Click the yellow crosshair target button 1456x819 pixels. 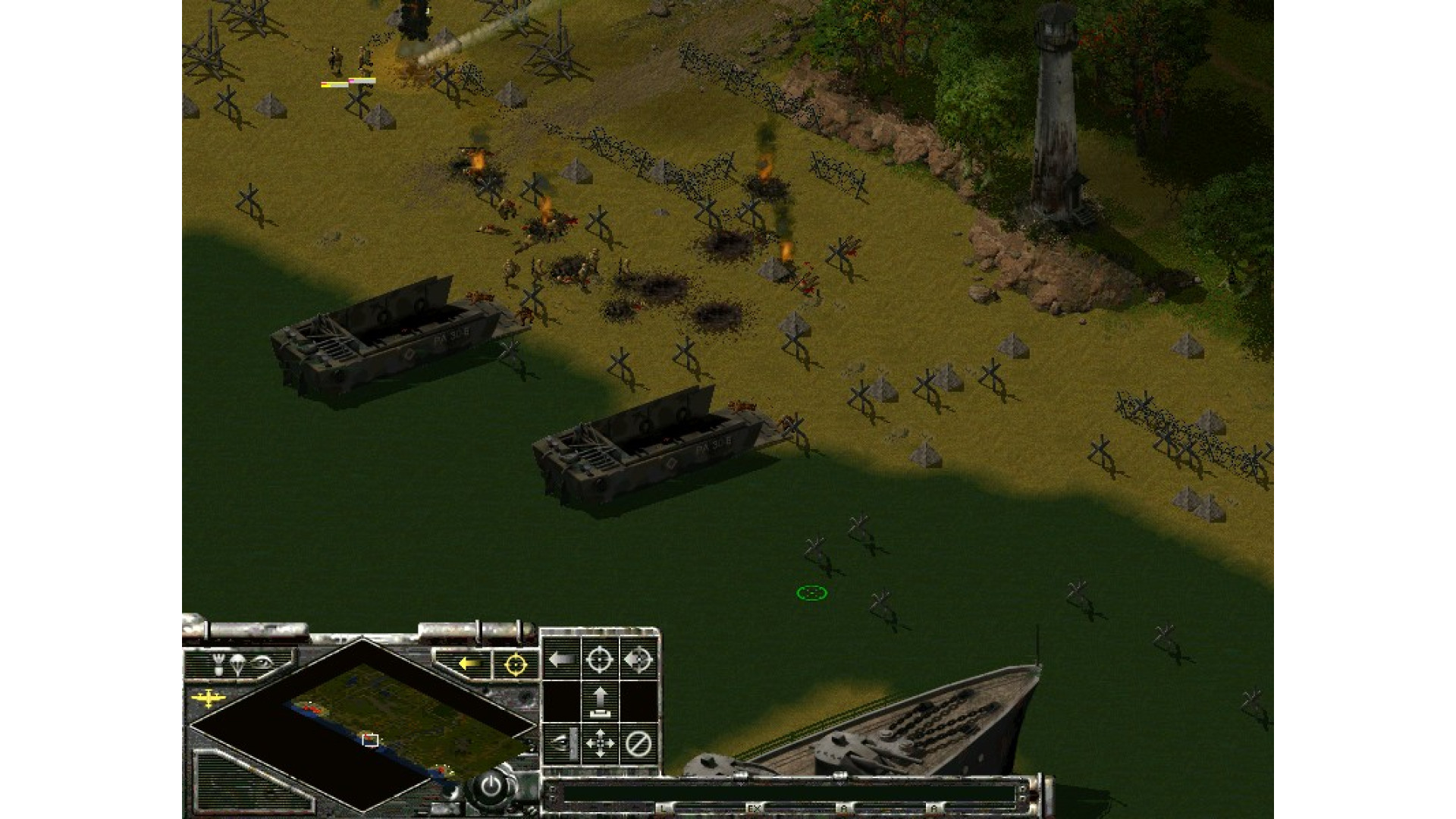(516, 665)
